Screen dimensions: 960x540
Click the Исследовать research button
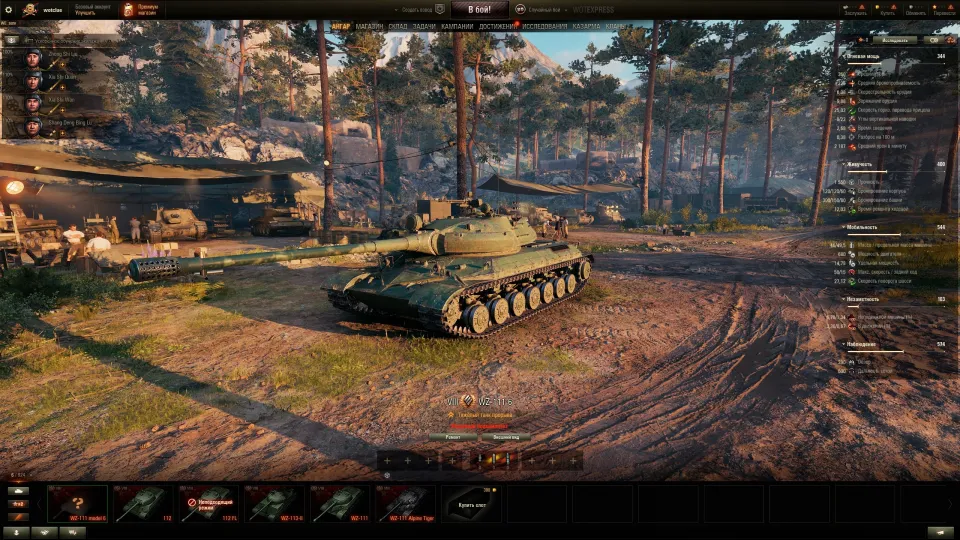[x=896, y=40]
